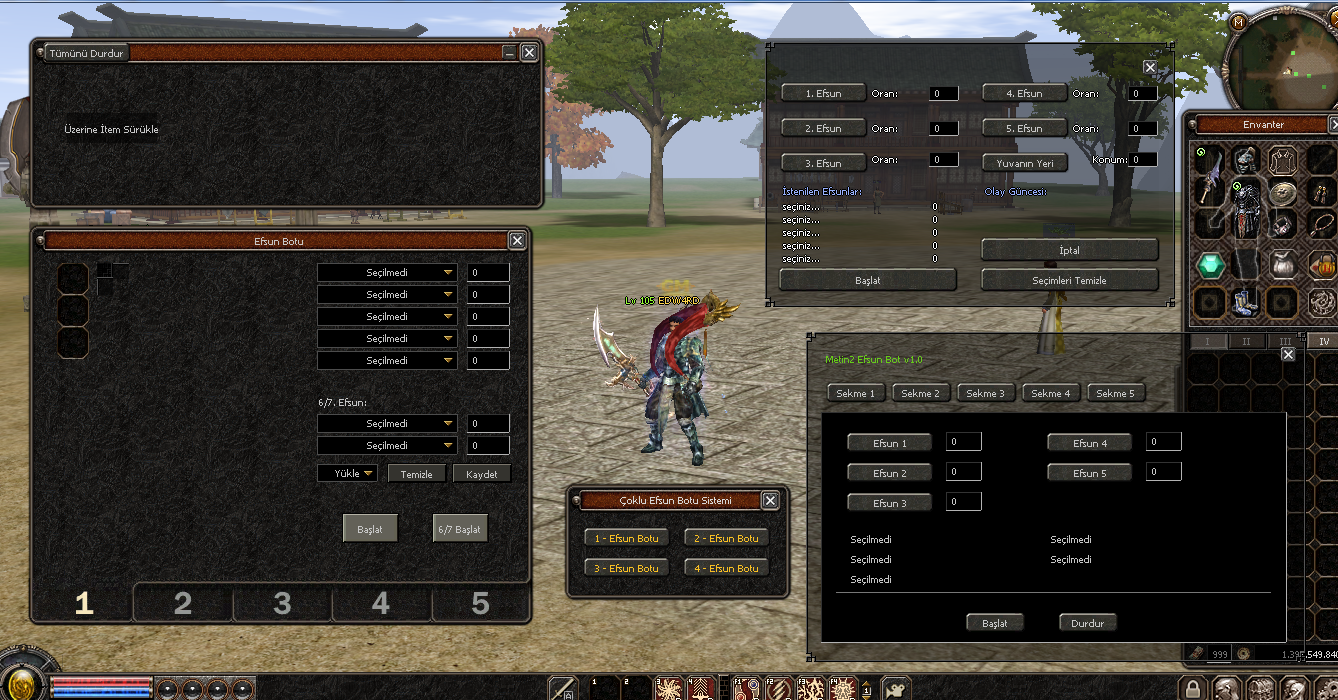
Task: Select the green gem inventory slot
Action: [x=1211, y=265]
